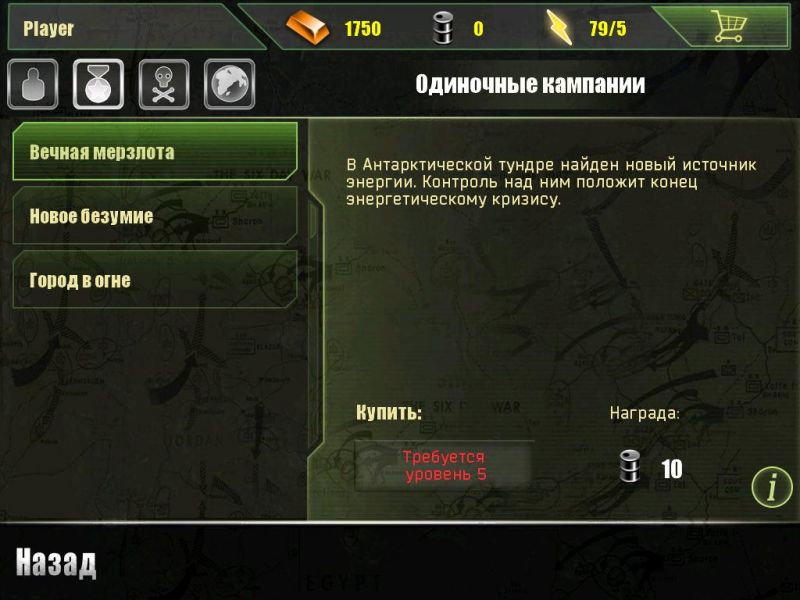Go back with the Назад button

point(56,564)
